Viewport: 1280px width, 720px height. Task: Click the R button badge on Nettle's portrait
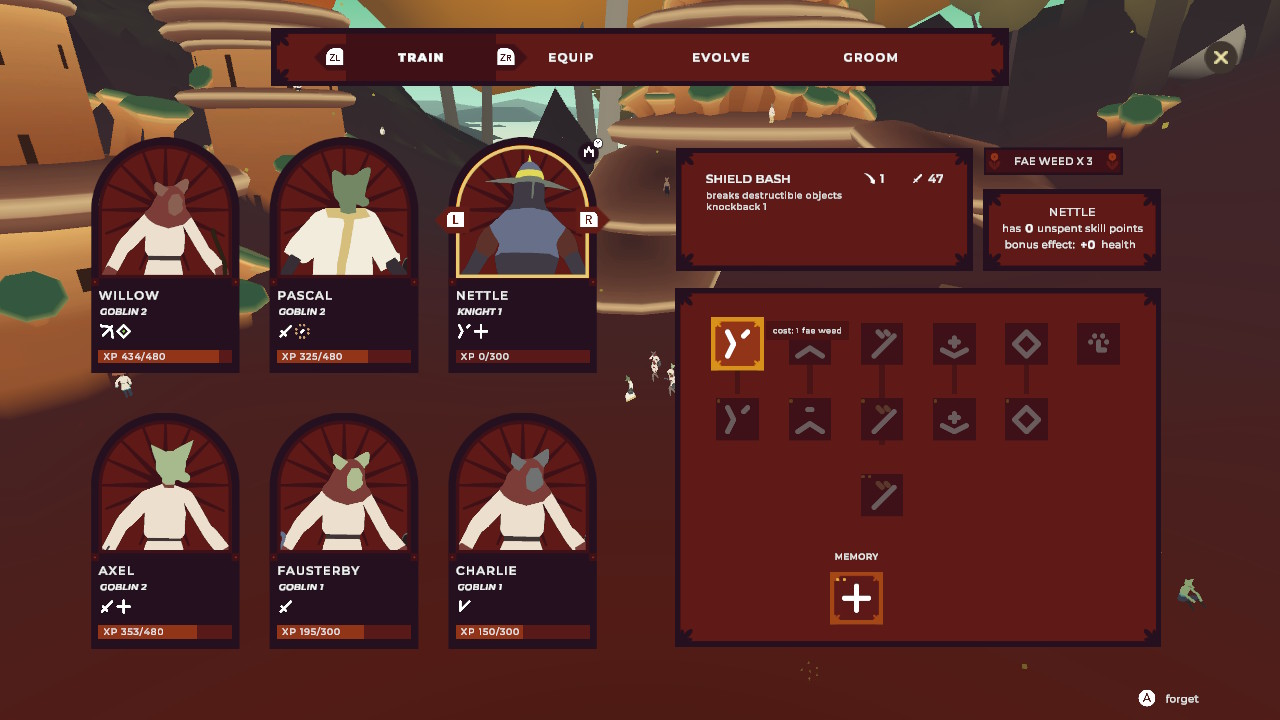[x=590, y=218]
